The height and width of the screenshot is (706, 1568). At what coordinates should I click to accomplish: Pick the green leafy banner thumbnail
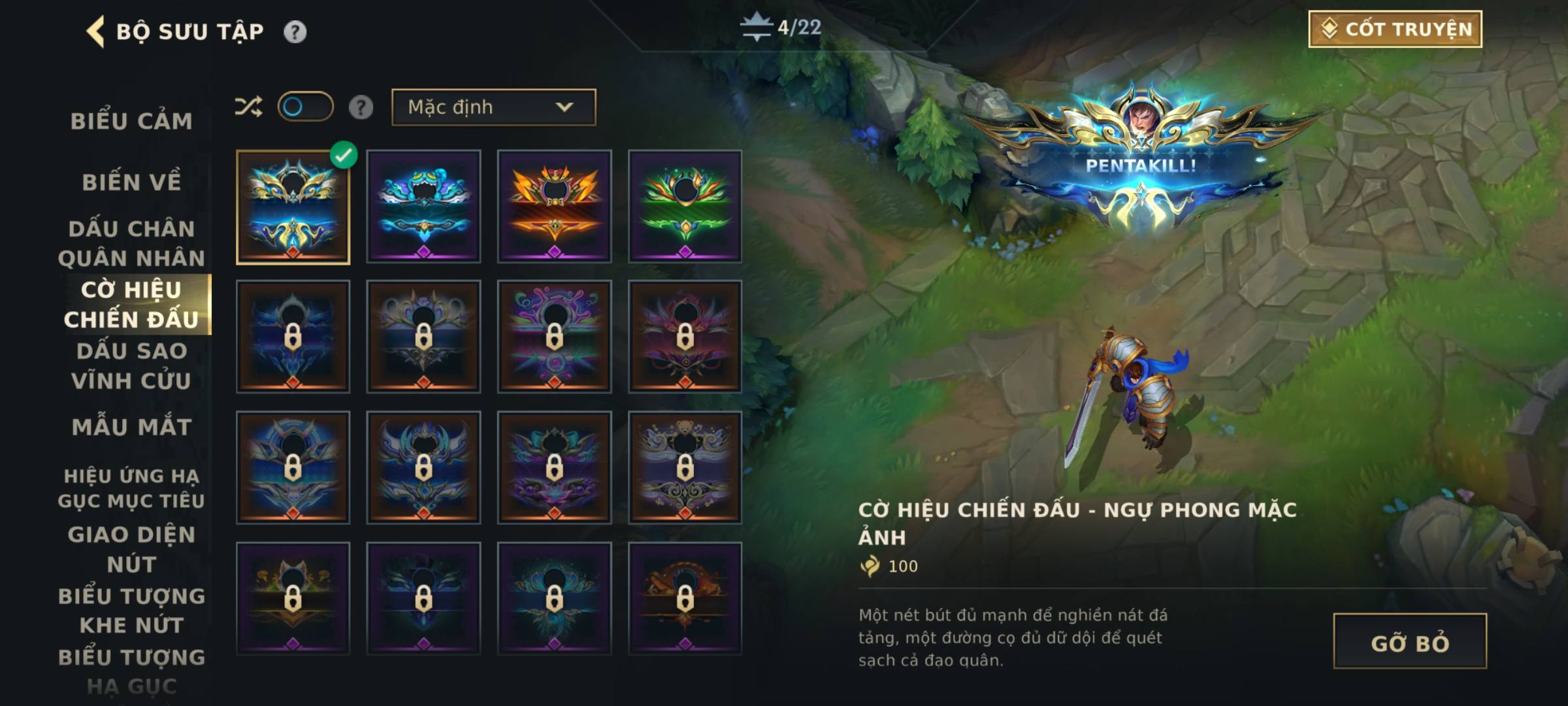[x=685, y=207]
